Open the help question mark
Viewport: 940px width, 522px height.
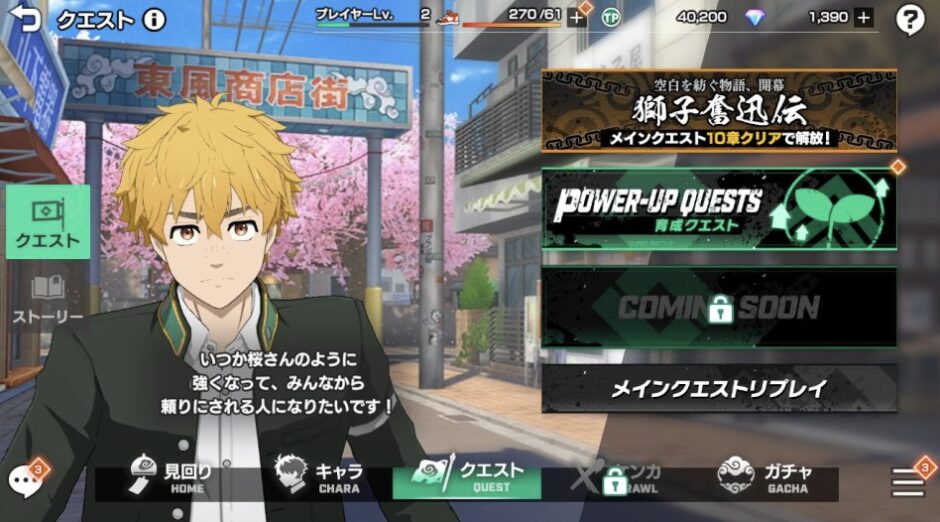tap(909, 19)
